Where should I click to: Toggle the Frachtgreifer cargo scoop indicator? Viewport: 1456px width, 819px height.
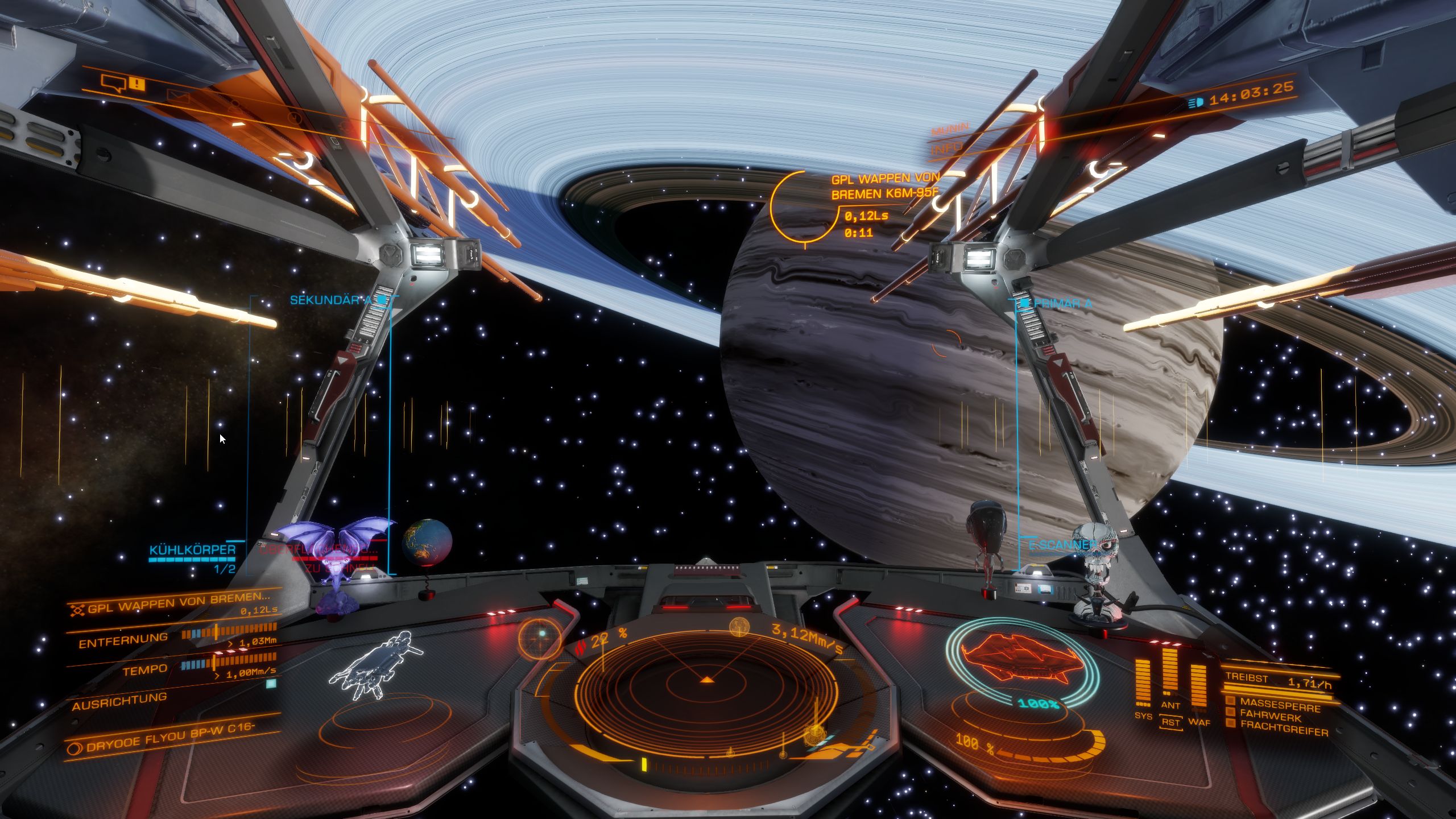click(x=1283, y=730)
